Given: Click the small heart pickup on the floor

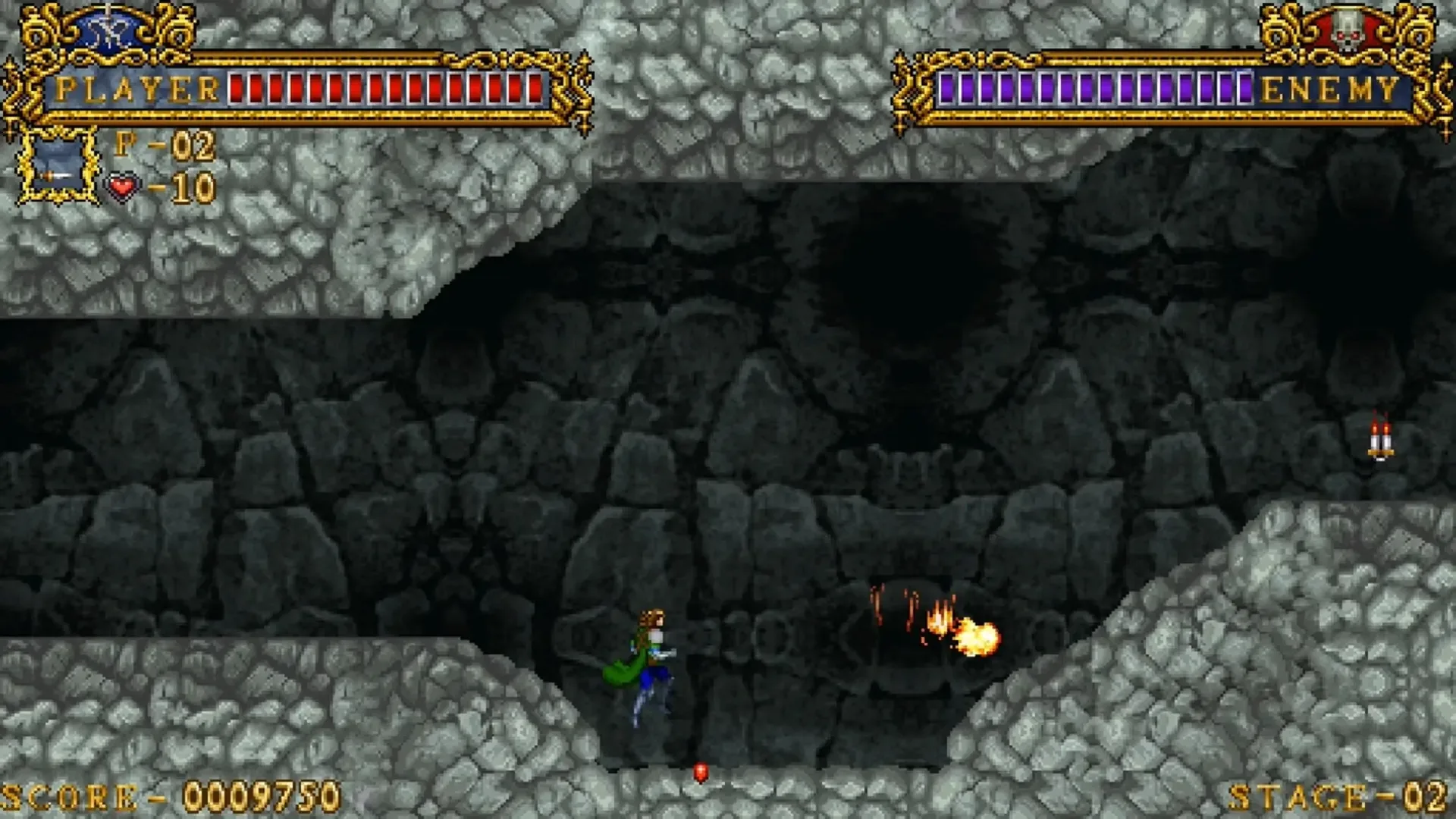Looking at the screenshot, I should pyautogui.click(x=701, y=770).
